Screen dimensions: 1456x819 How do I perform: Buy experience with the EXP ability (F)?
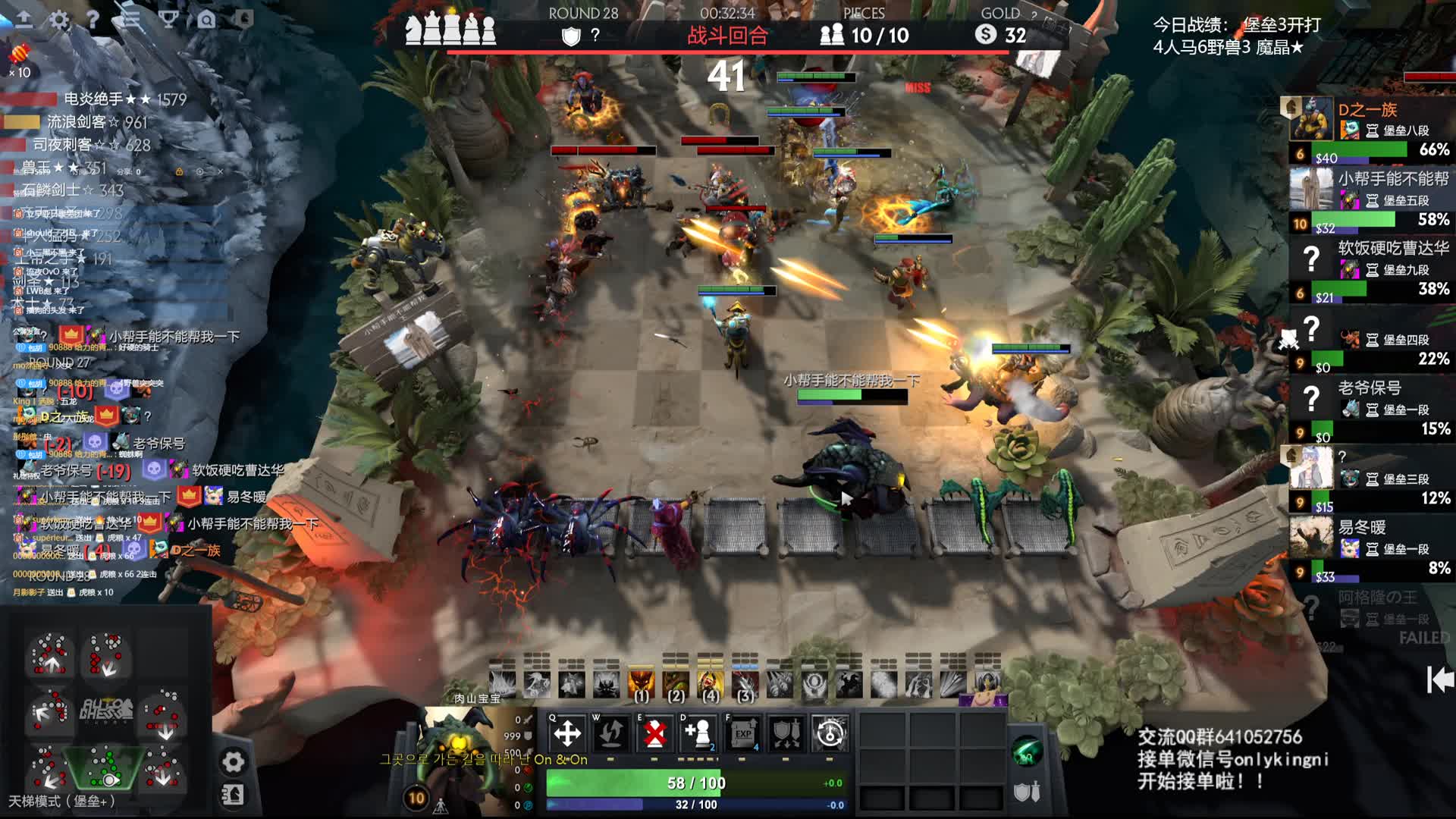coord(742,733)
